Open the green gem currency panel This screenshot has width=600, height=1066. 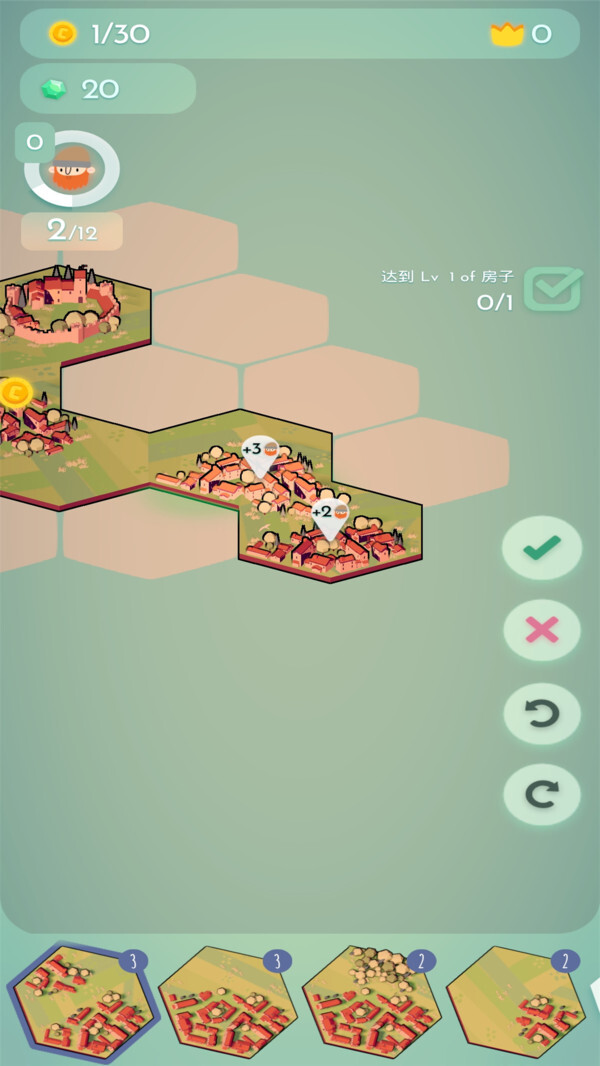click(107, 89)
